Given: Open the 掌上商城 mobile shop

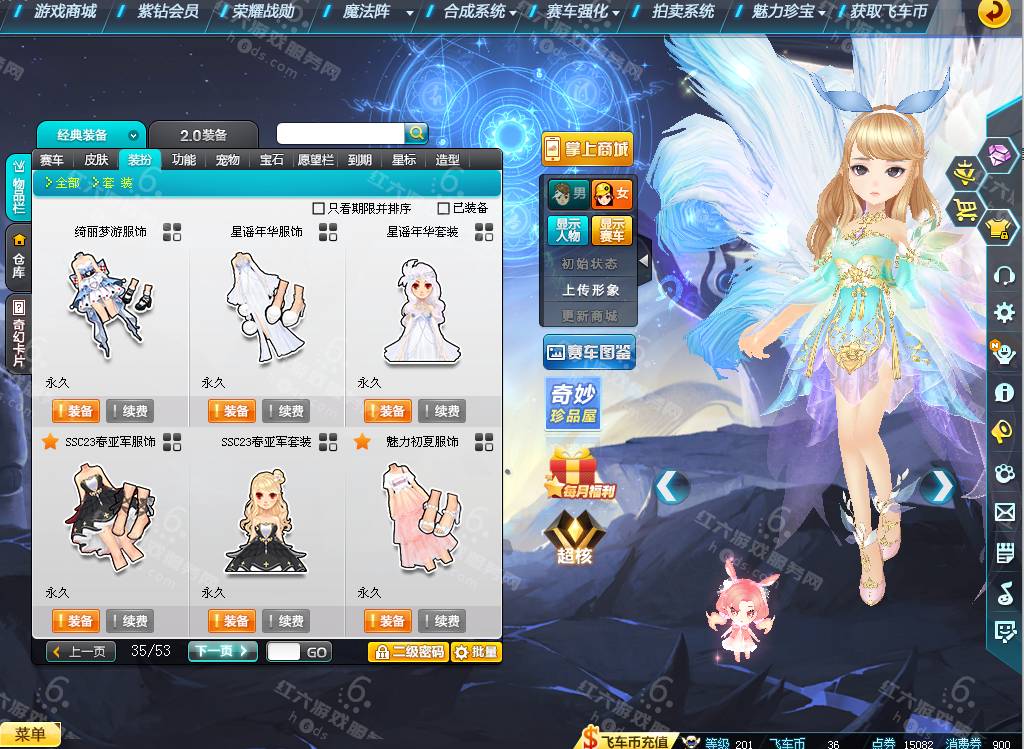Looking at the screenshot, I should point(587,149).
